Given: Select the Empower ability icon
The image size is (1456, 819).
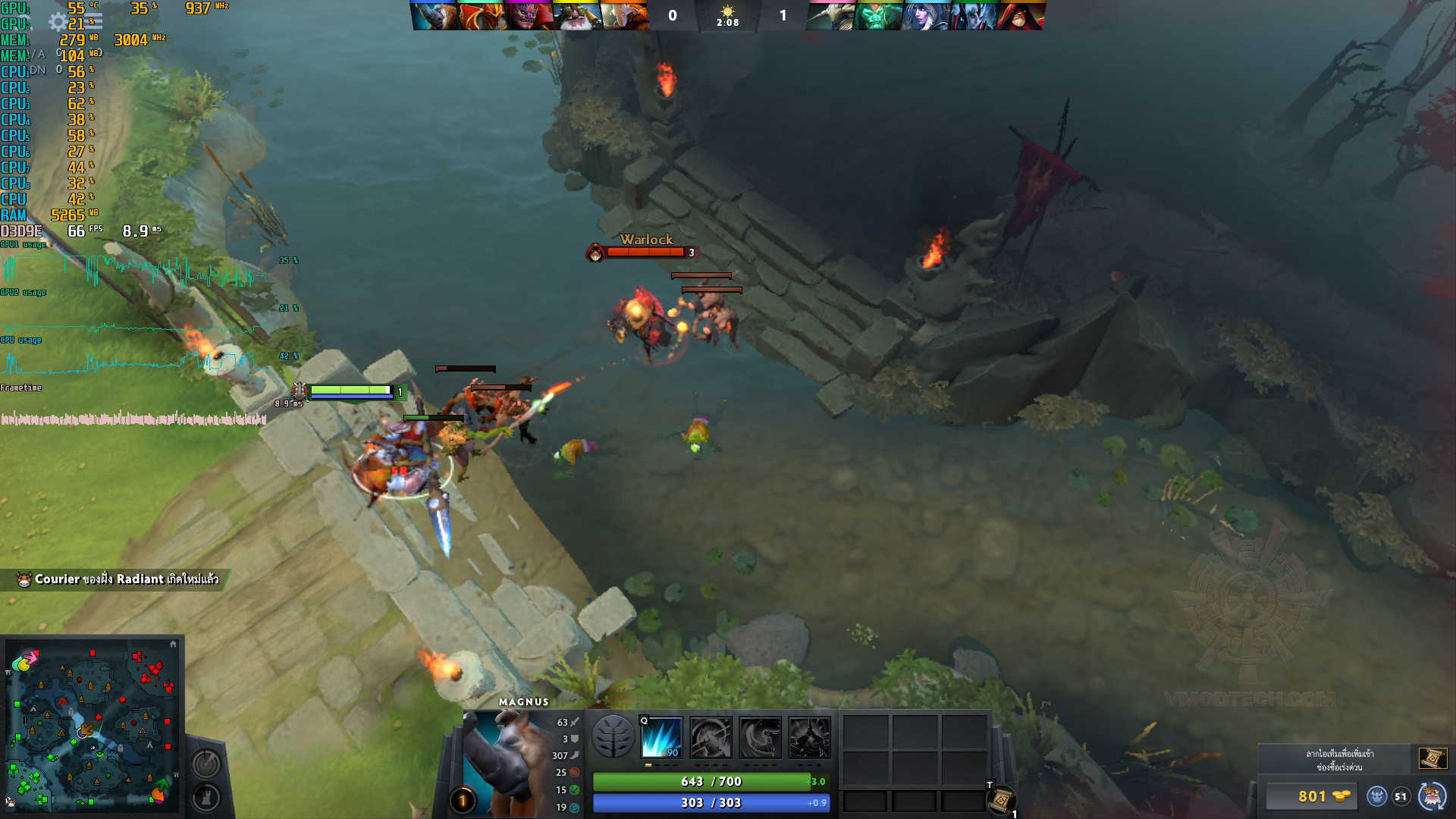Looking at the screenshot, I should 711,738.
